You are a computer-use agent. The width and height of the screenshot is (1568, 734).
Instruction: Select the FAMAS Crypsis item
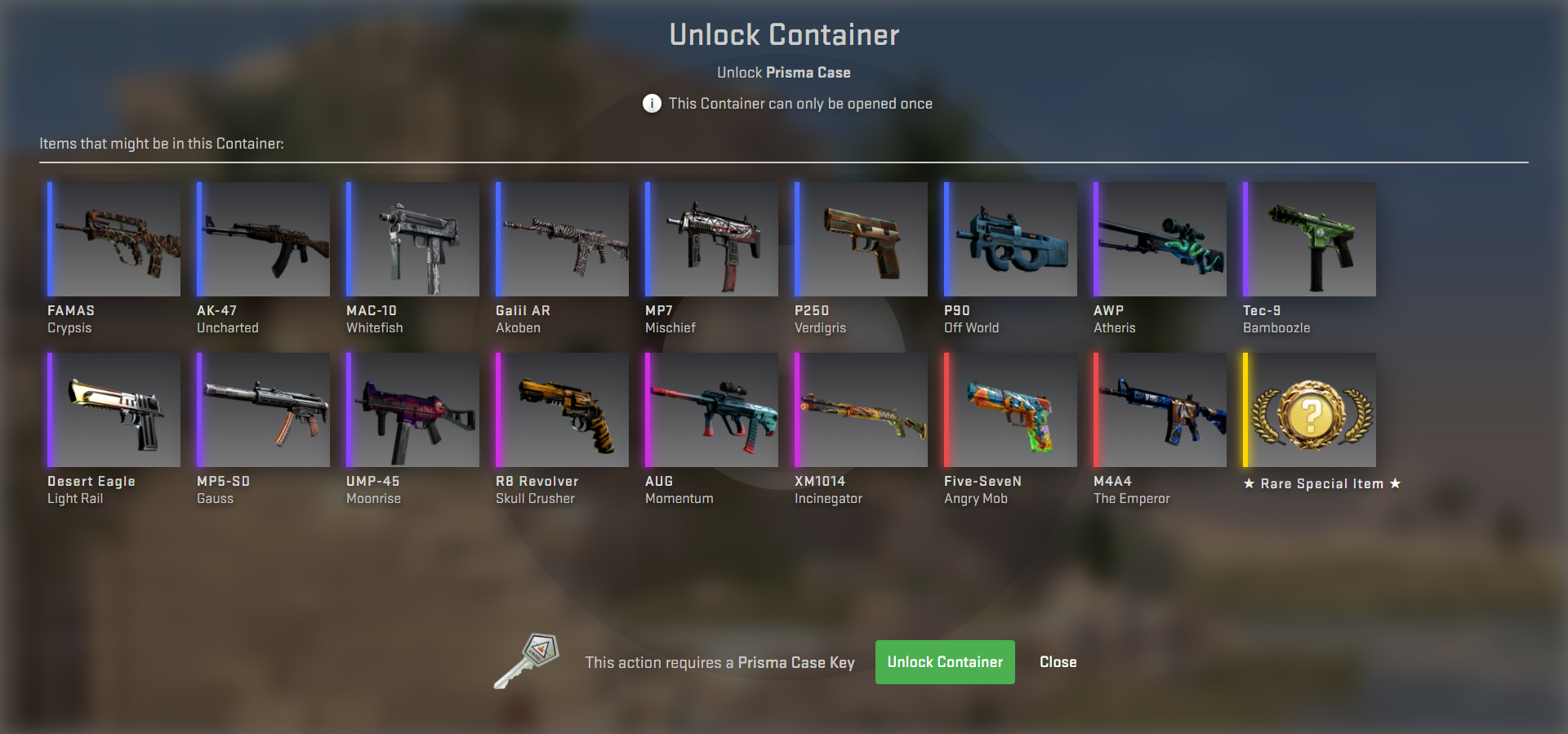tap(113, 238)
